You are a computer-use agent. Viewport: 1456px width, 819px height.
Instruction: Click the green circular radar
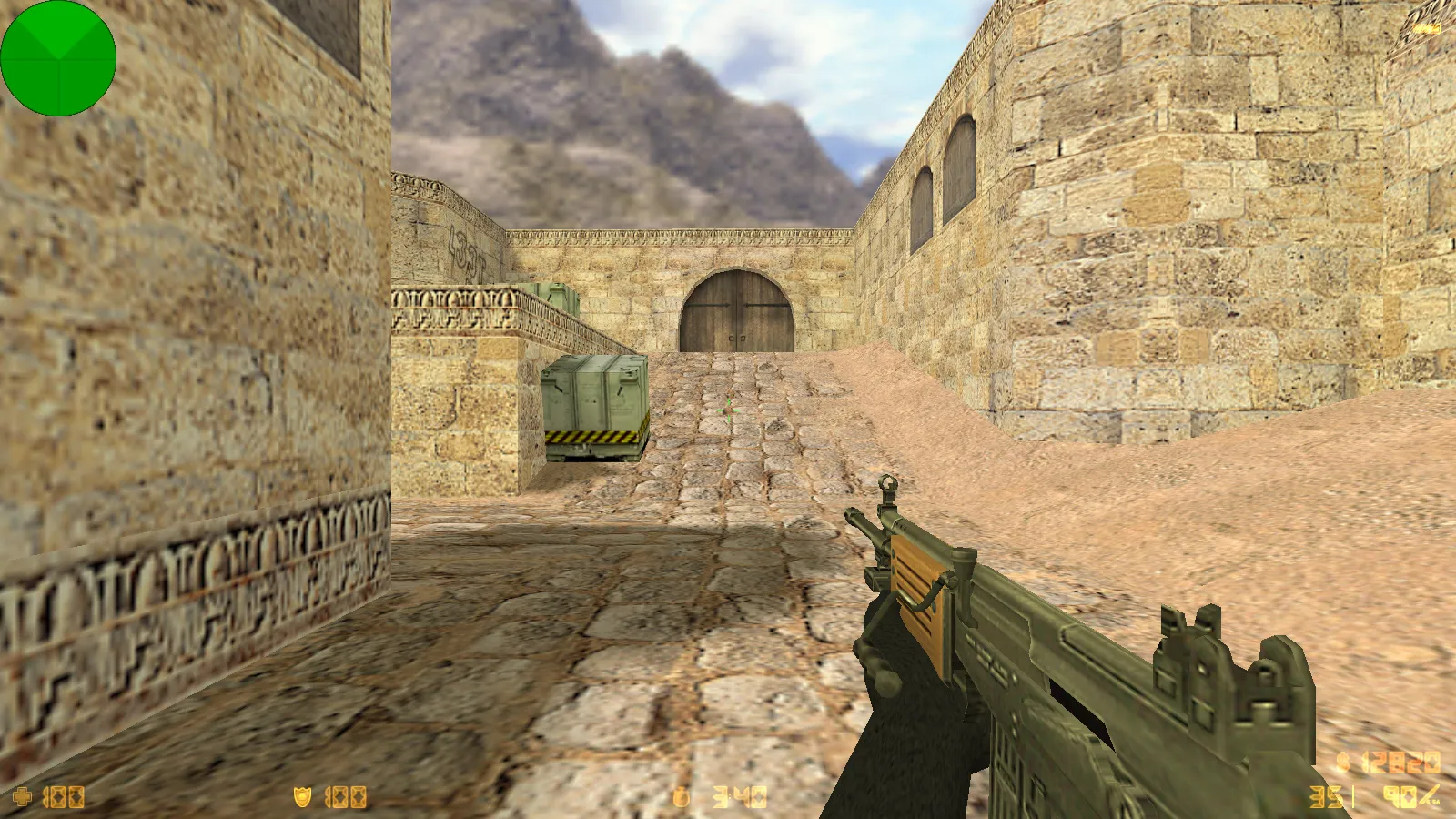tap(58, 58)
